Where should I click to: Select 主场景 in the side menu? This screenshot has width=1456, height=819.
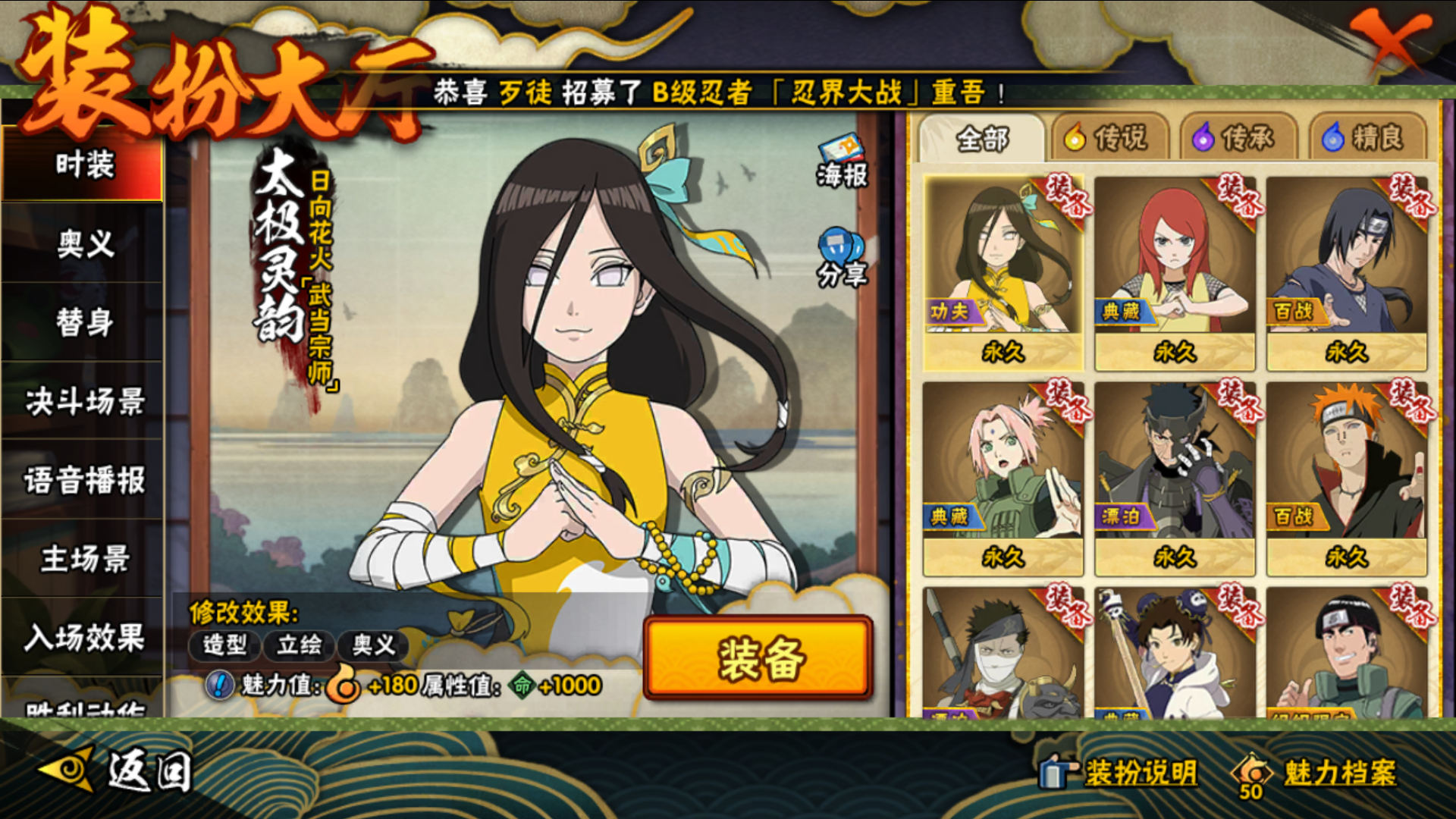(x=83, y=559)
